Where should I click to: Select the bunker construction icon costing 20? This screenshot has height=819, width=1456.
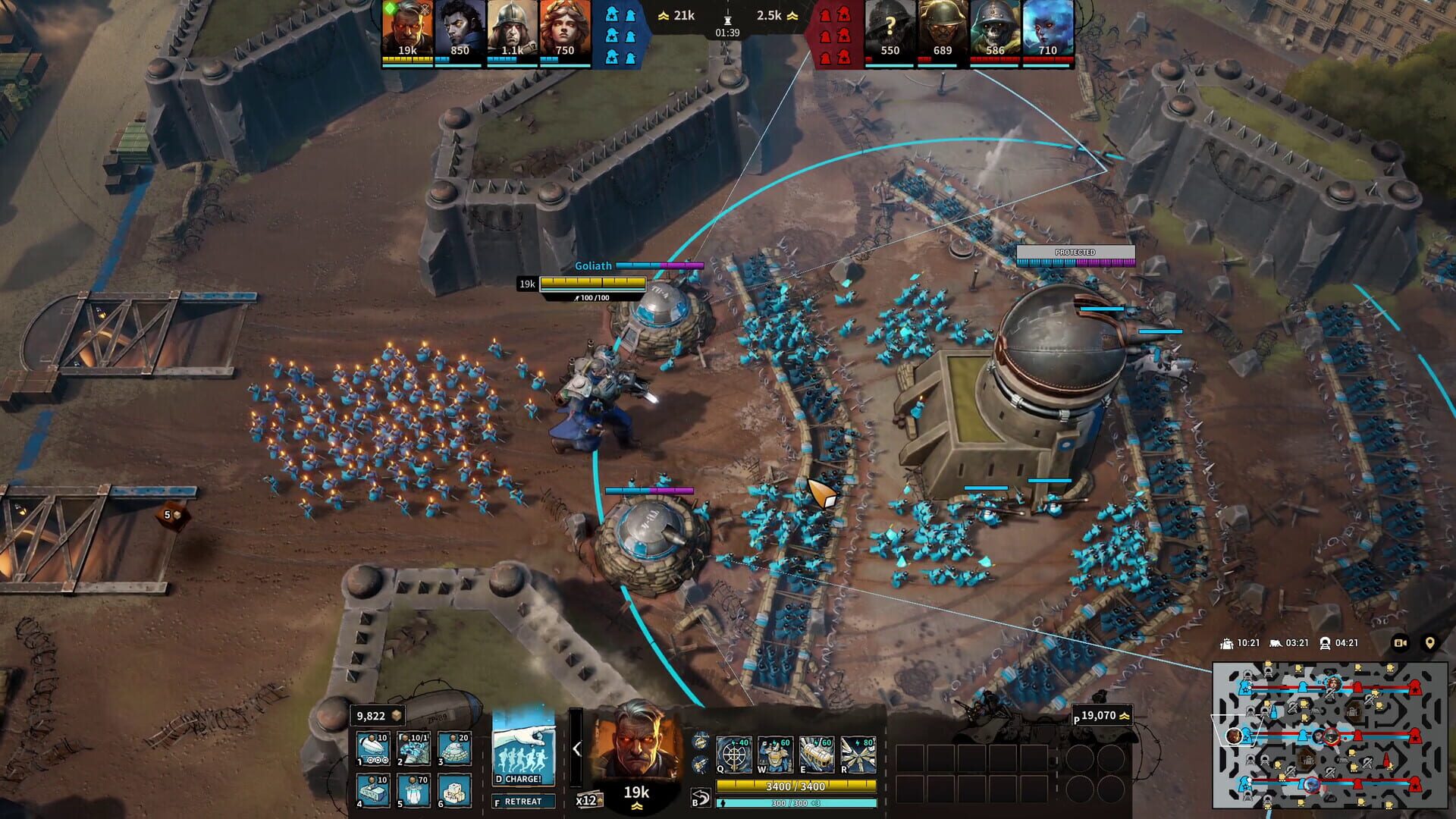(452, 748)
